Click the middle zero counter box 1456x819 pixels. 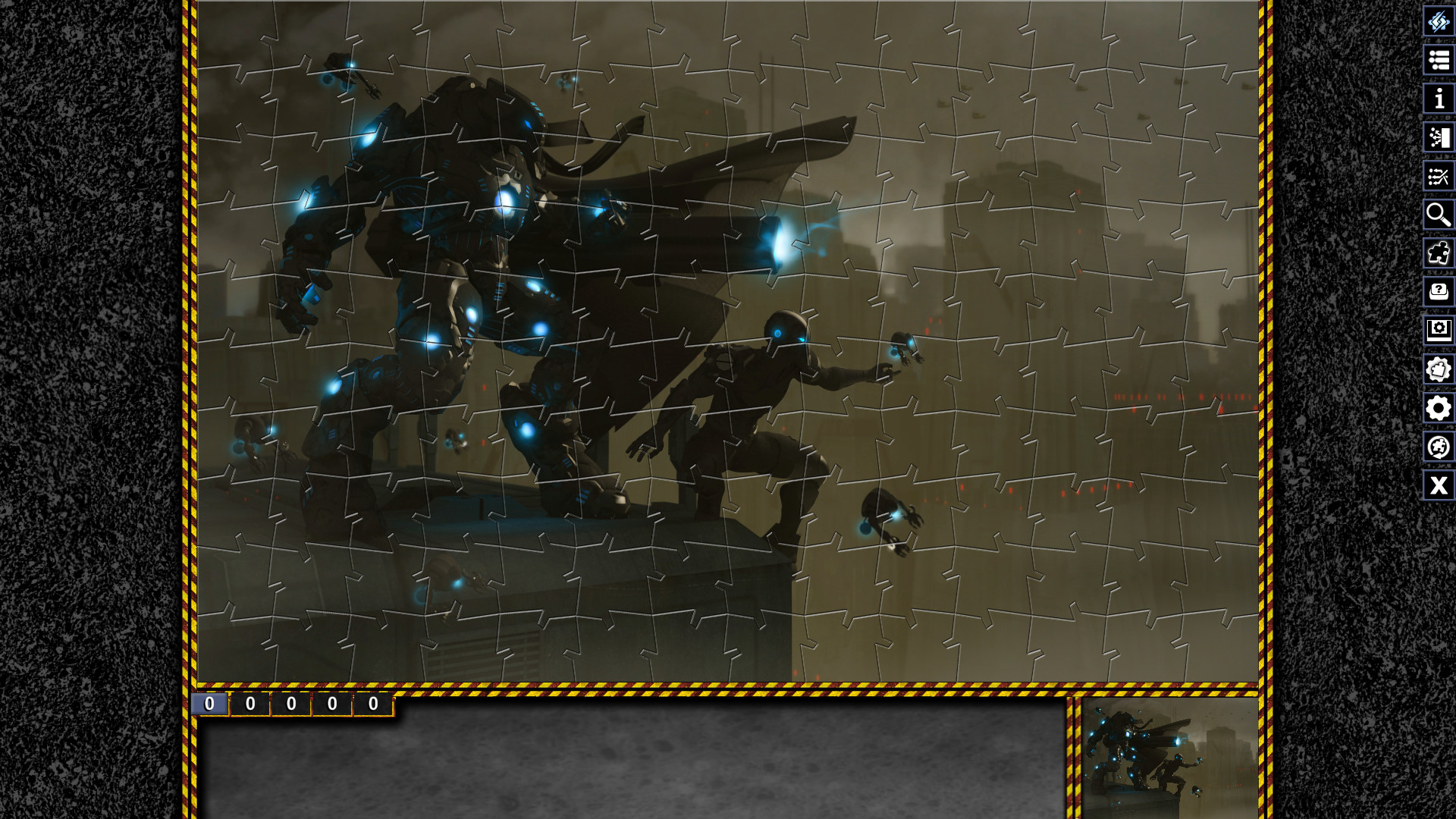pos(290,703)
